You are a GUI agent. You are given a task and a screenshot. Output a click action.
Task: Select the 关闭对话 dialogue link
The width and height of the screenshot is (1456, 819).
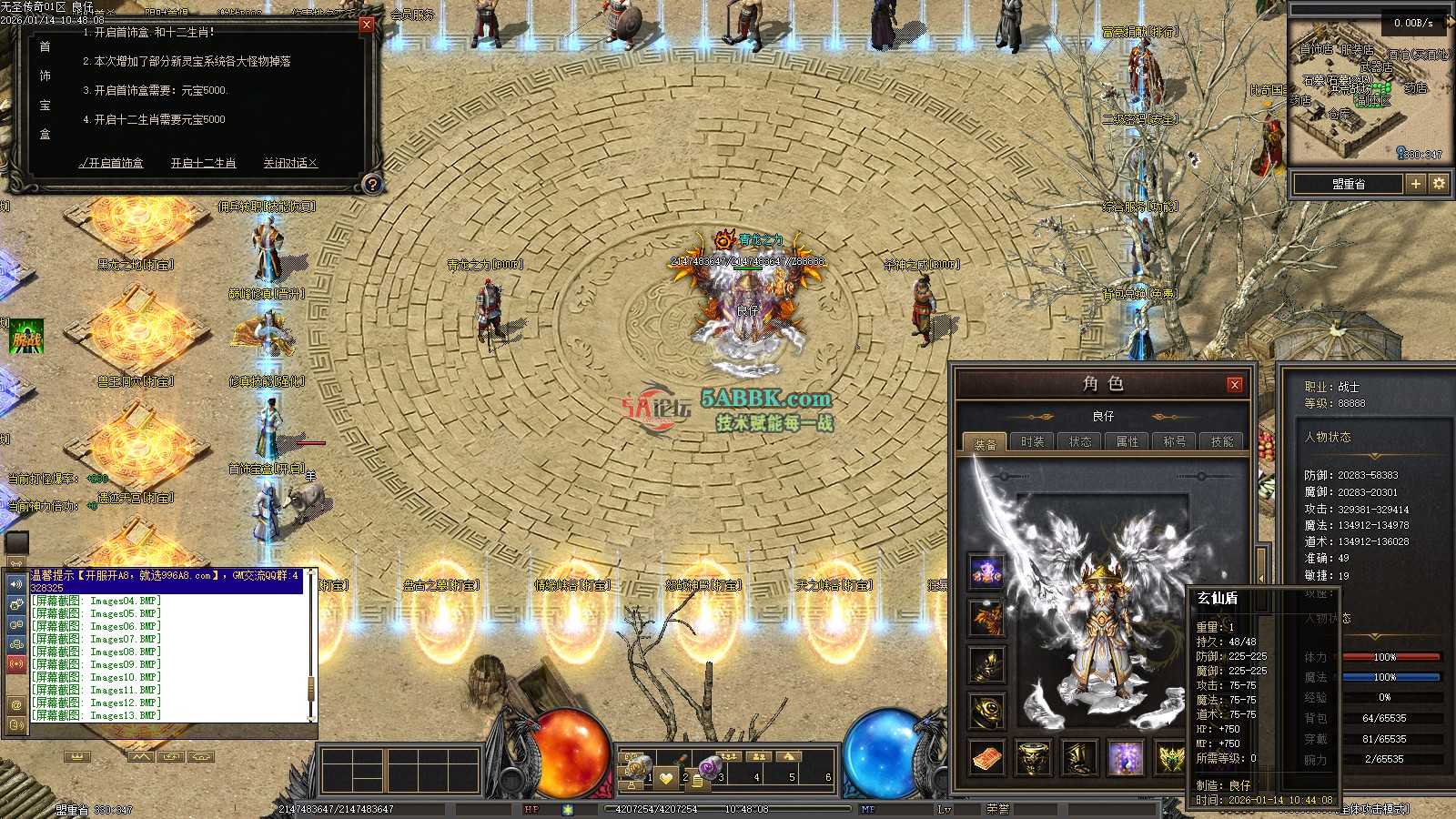289,163
